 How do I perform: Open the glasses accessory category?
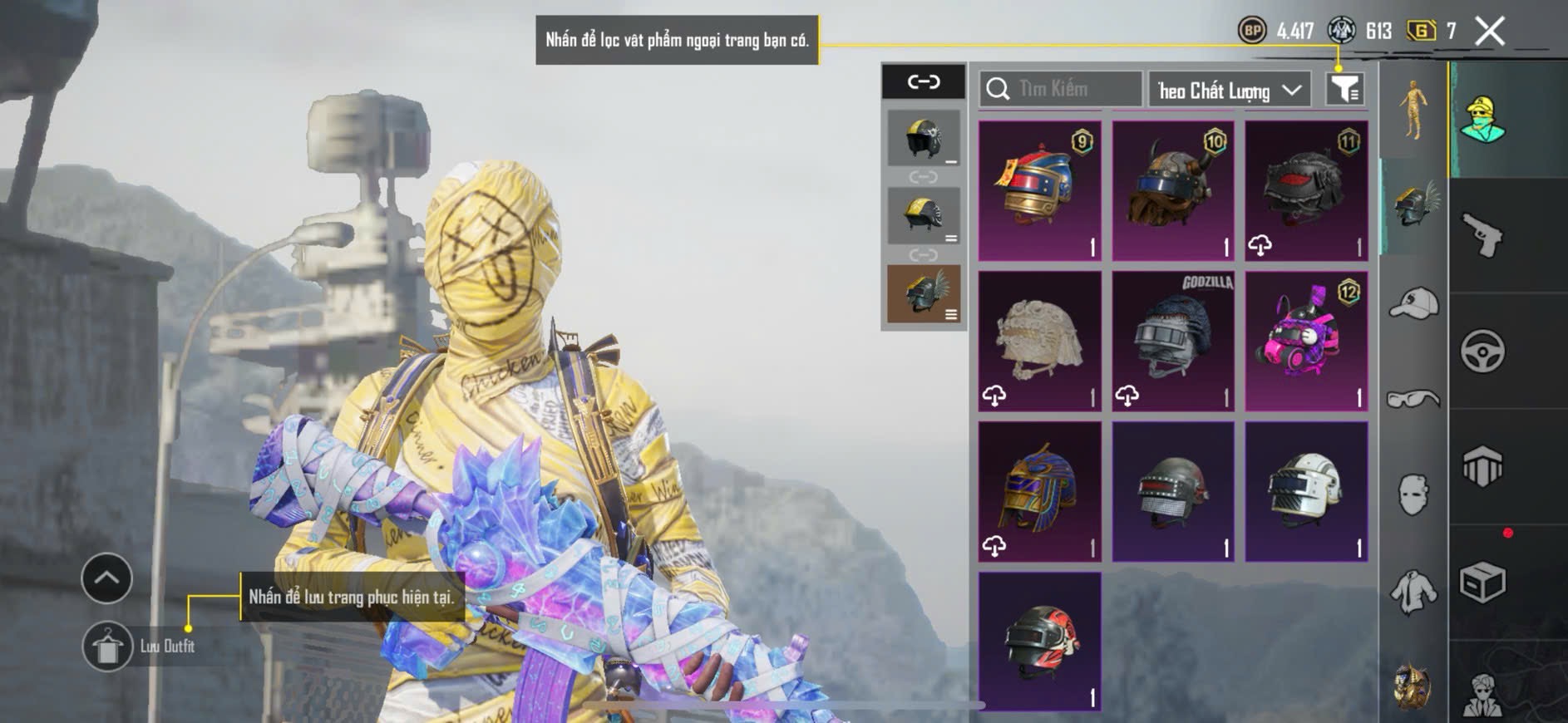click(1413, 400)
